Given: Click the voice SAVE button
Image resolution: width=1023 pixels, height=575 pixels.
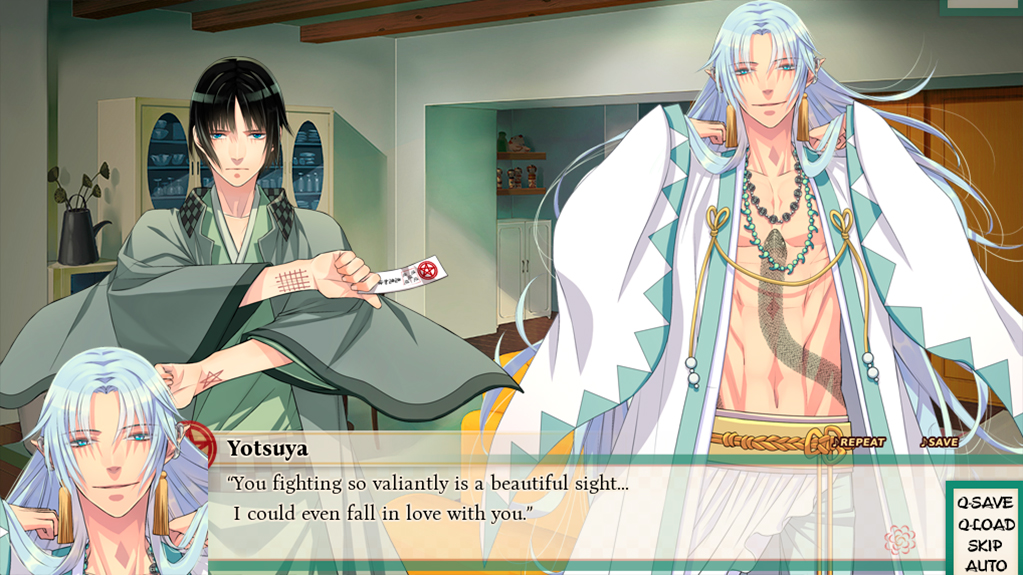Looking at the screenshot, I should tap(939, 442).
